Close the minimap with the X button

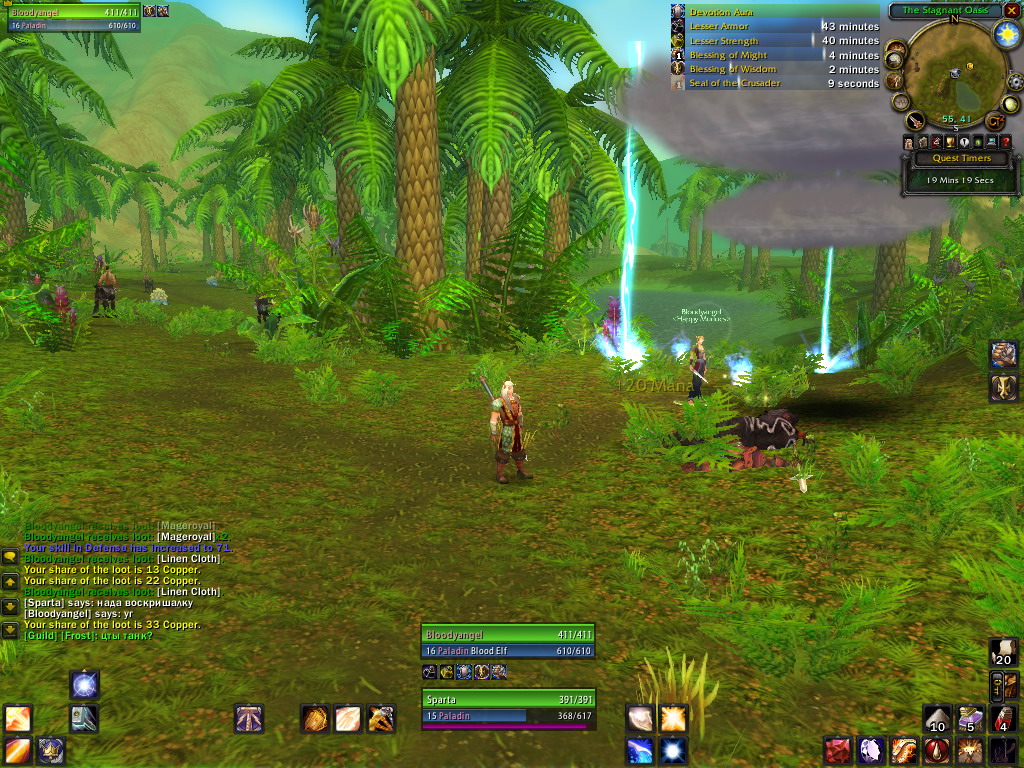pyautogui.click(x=1012, y=10)
